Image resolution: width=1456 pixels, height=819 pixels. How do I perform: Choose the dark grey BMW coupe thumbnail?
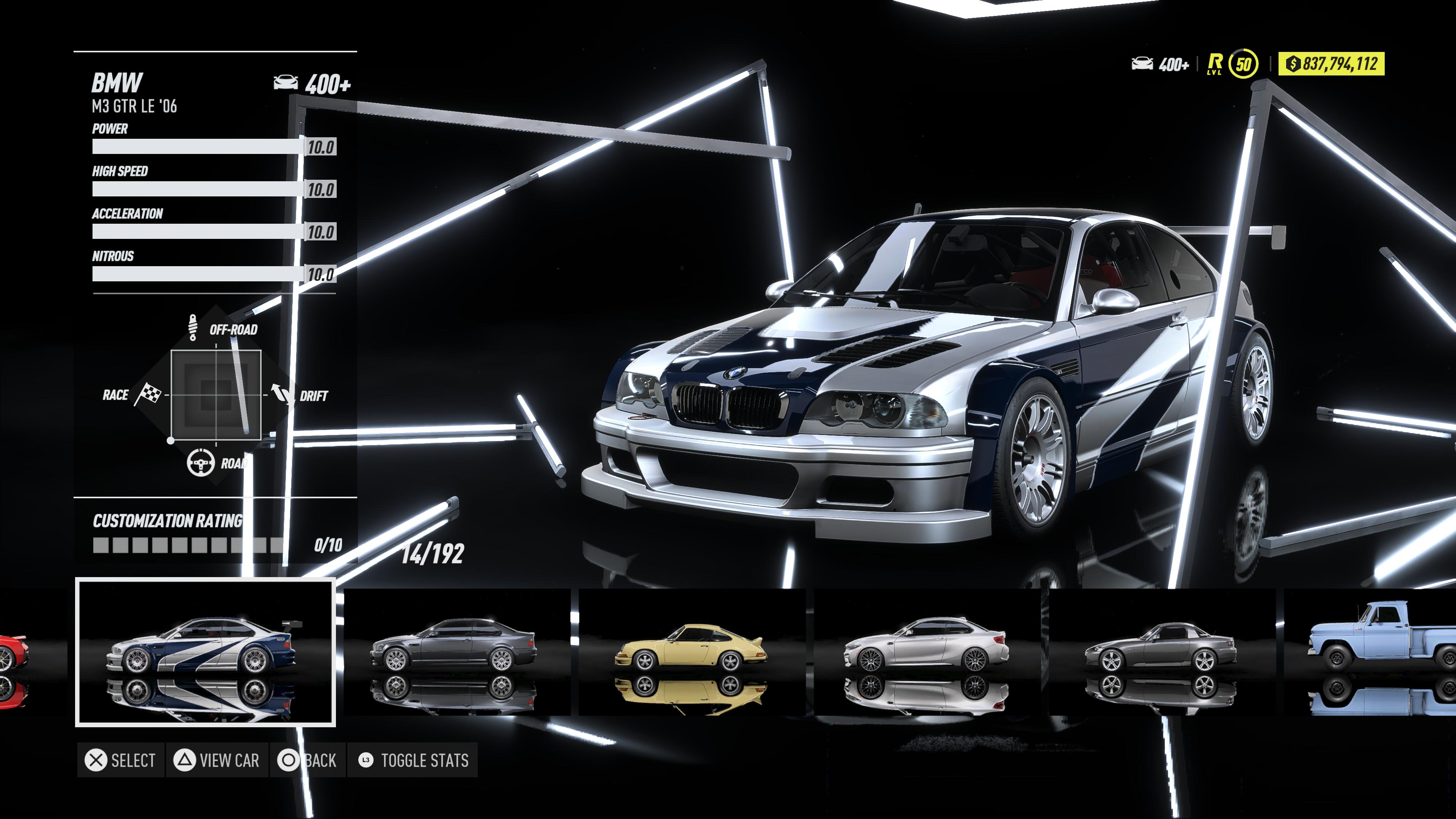(x=455, y=652)
